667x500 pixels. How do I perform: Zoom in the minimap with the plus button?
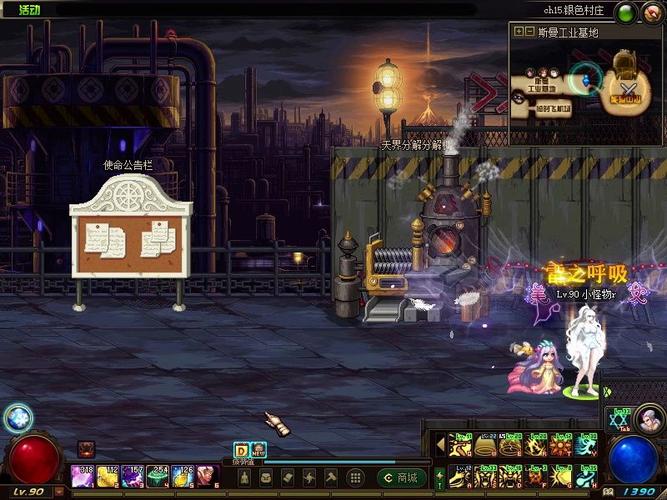tap(517, 32)
